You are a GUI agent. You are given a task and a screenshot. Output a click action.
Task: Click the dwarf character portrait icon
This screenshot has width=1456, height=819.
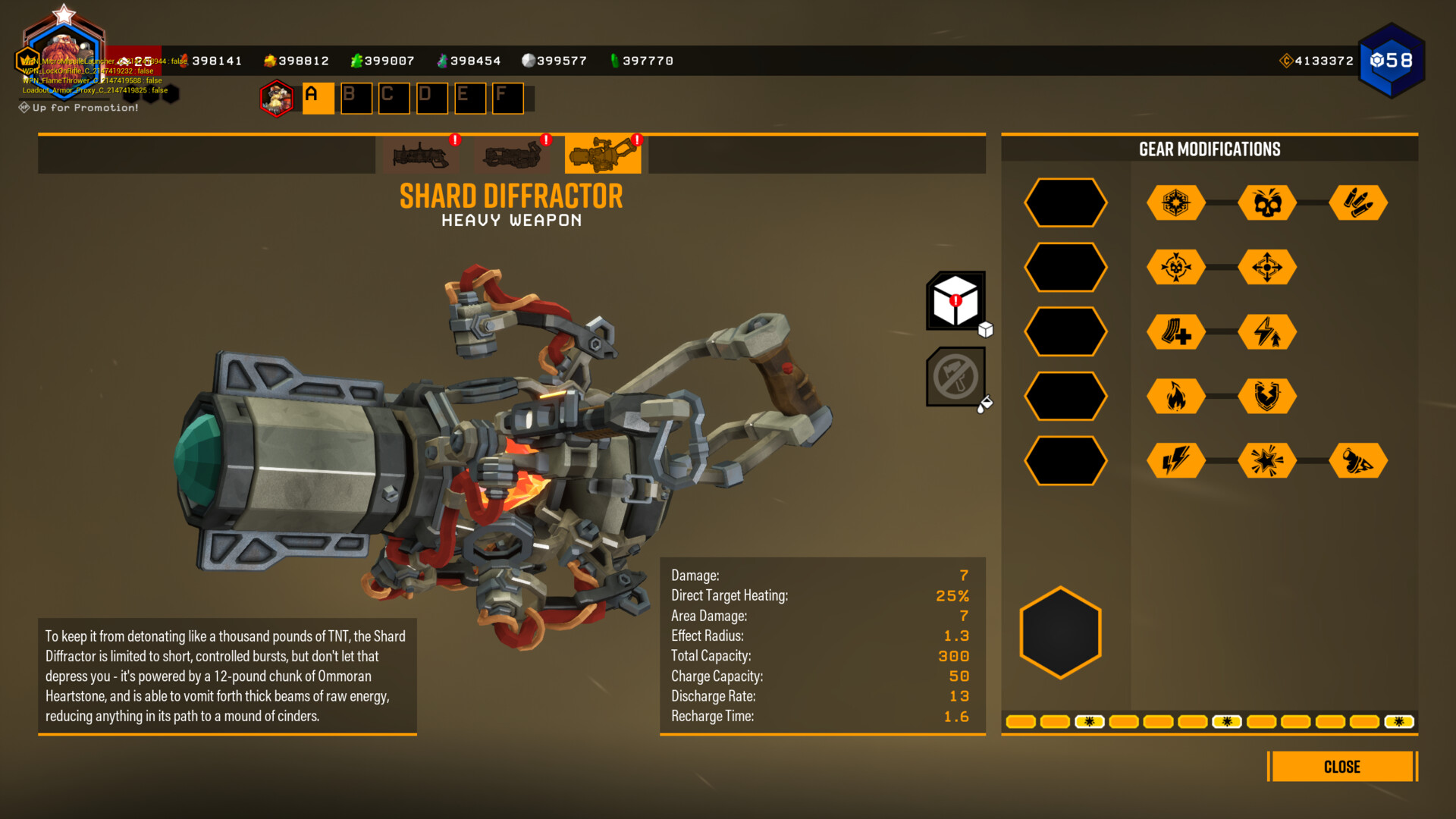277,99
